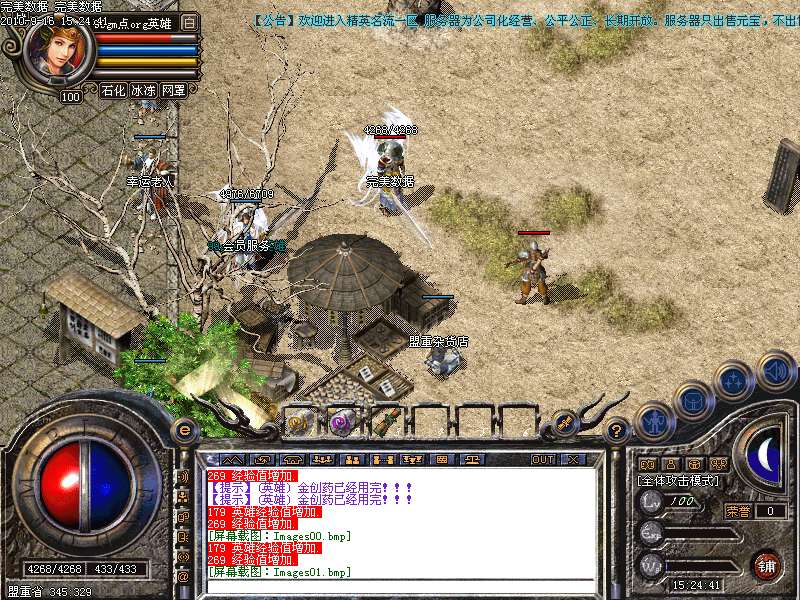
Task: Click the OUT button above the chat
Action: (x=543, y=459)
